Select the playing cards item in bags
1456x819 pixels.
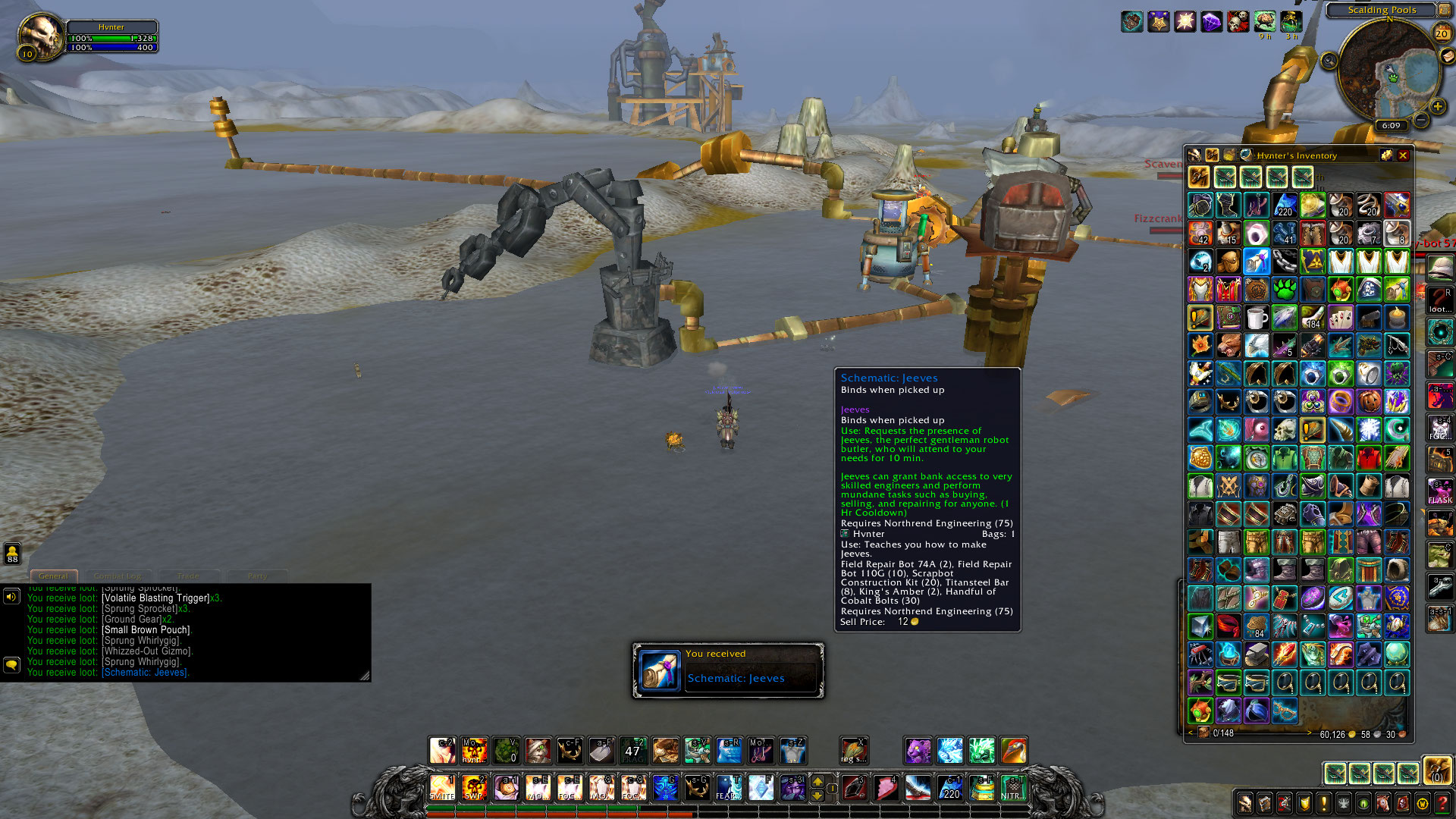coord(1341,318)
